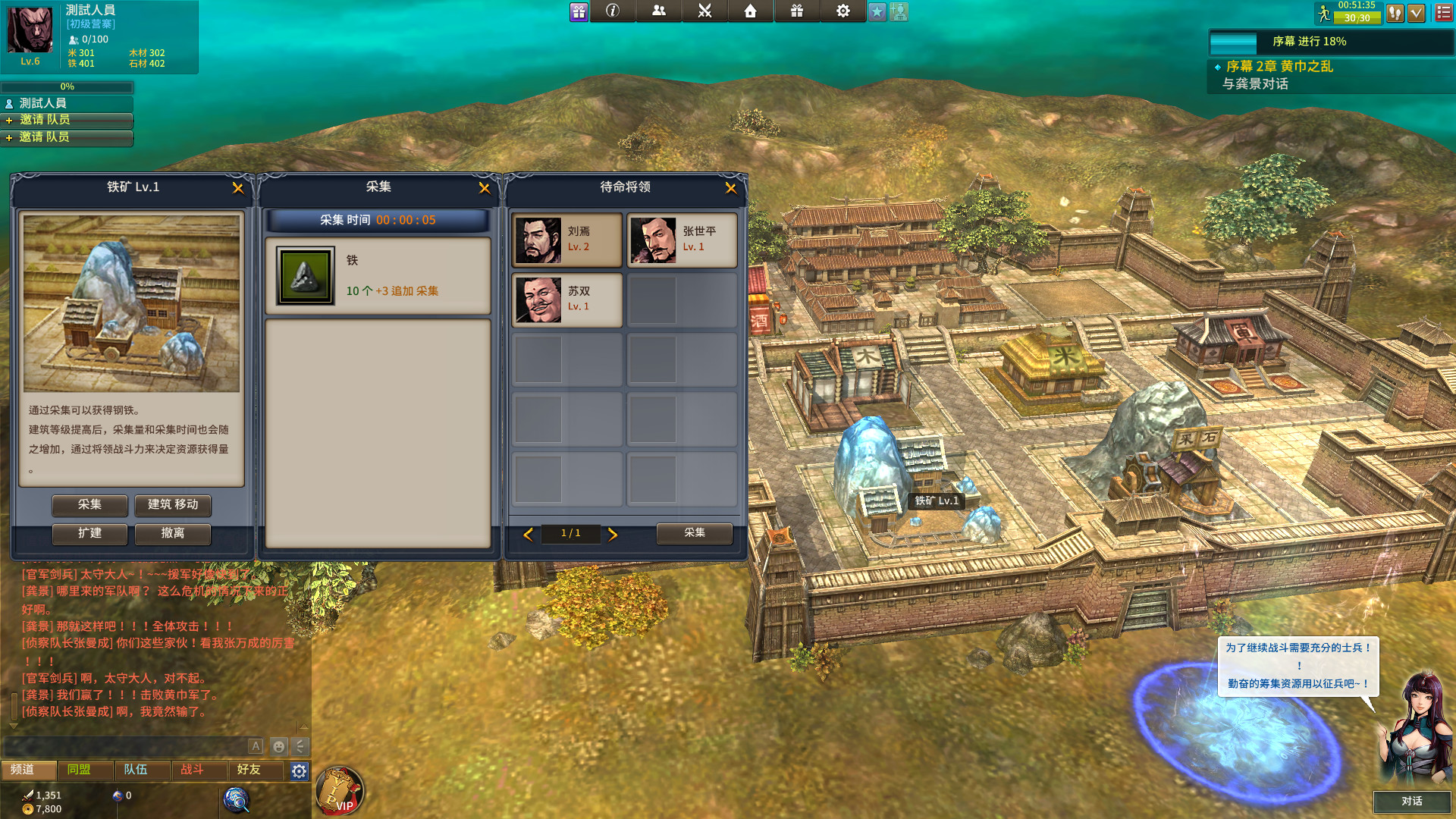
Task: Choose general 张世平 from the list
Action: [x=682, y=240]
